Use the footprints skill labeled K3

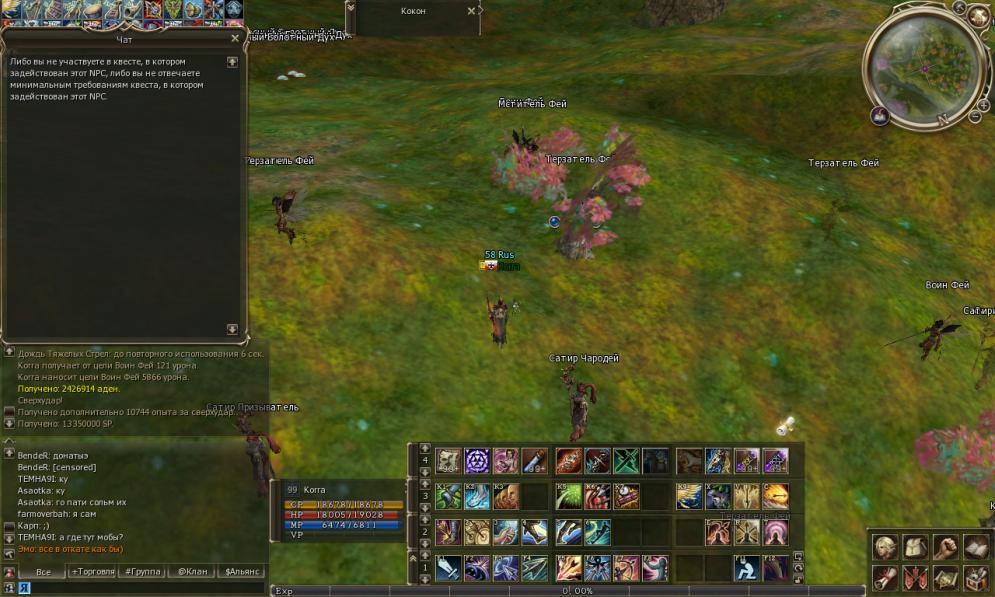[x=506, y=496]
